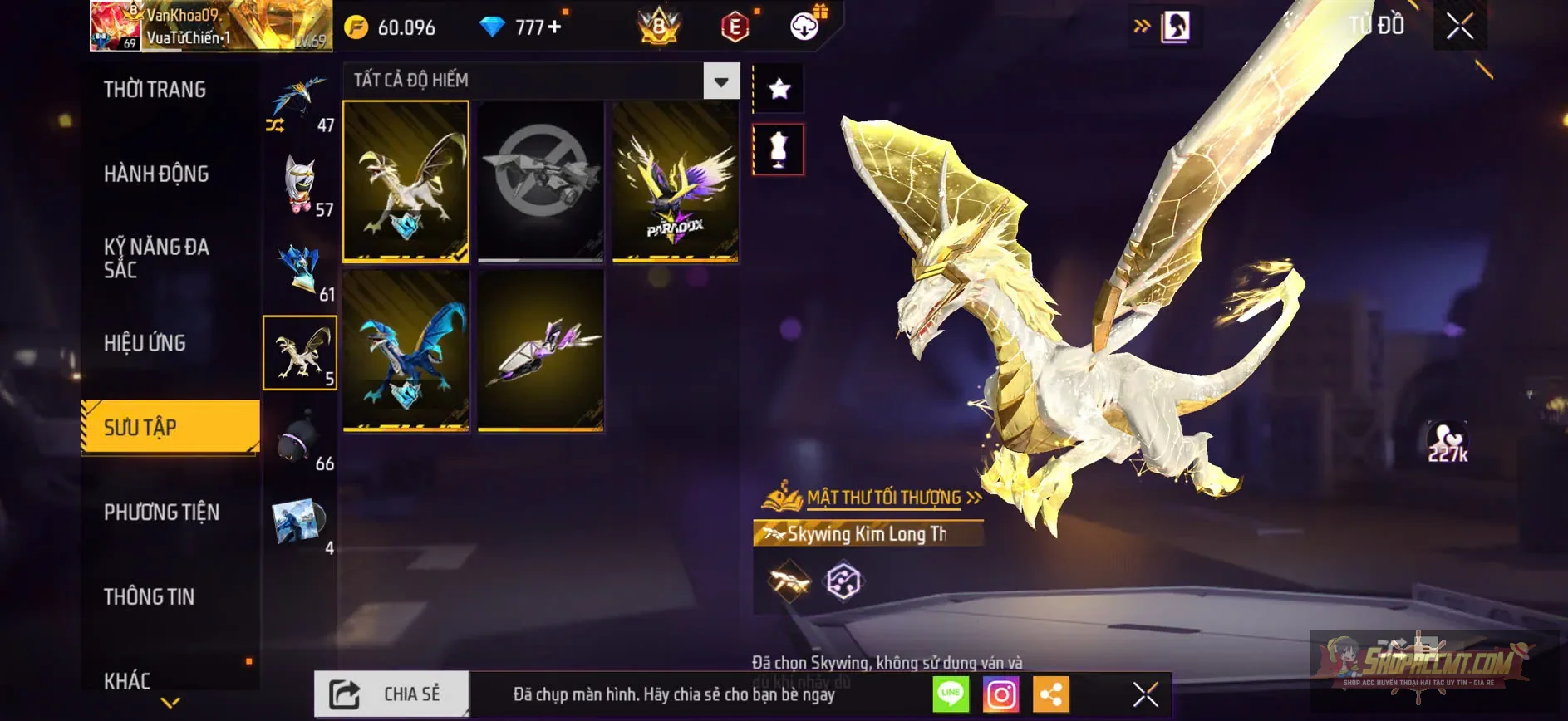The image size is (1568, 721).
Task: Toggle the star favorites filter
Action: coord(779,89)
